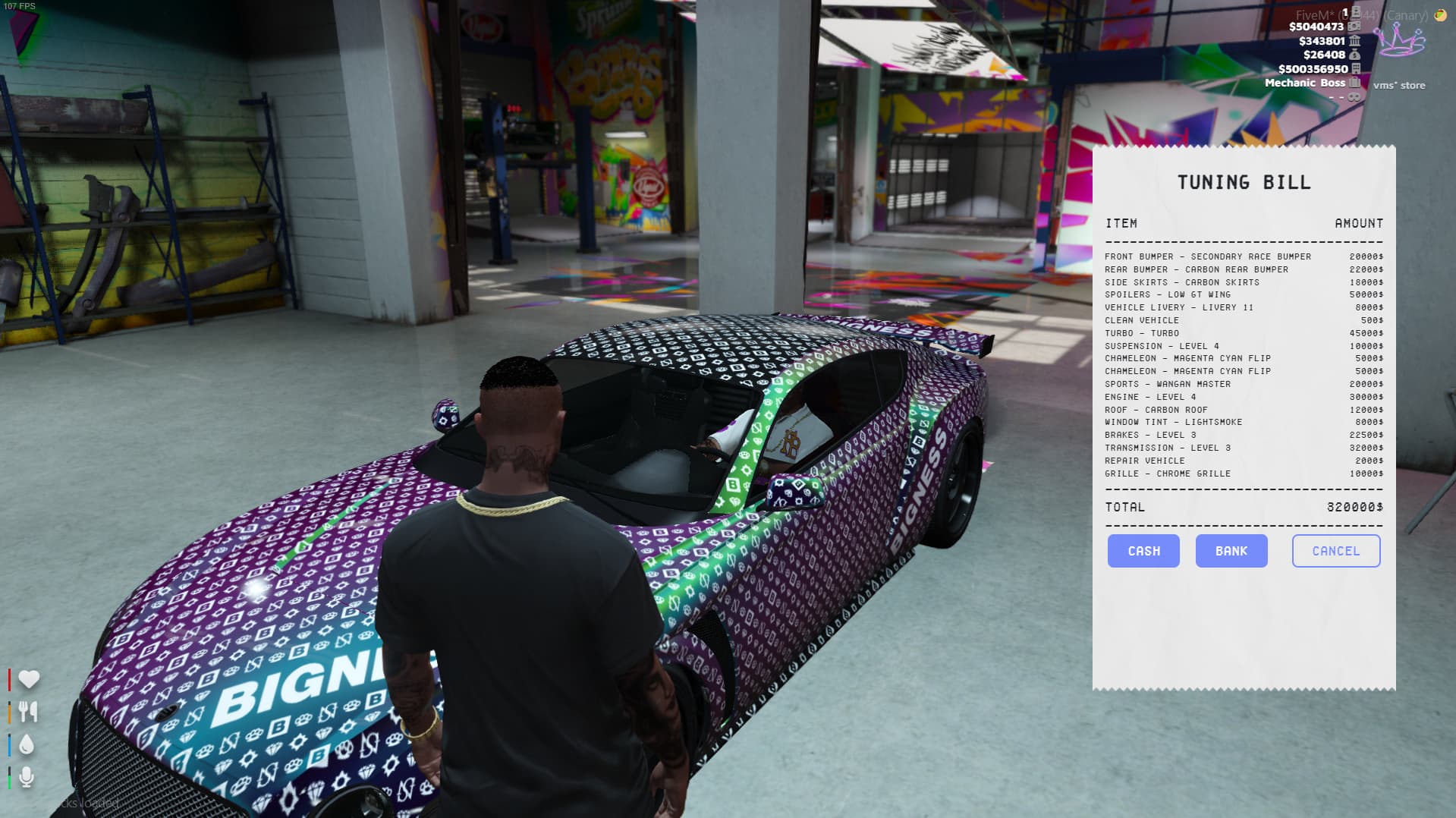Select the briefcase icon next to Mechanic Boss
Image resolution: width=1456 pixels, height=818 pixels.
[x=1354, y=83]
